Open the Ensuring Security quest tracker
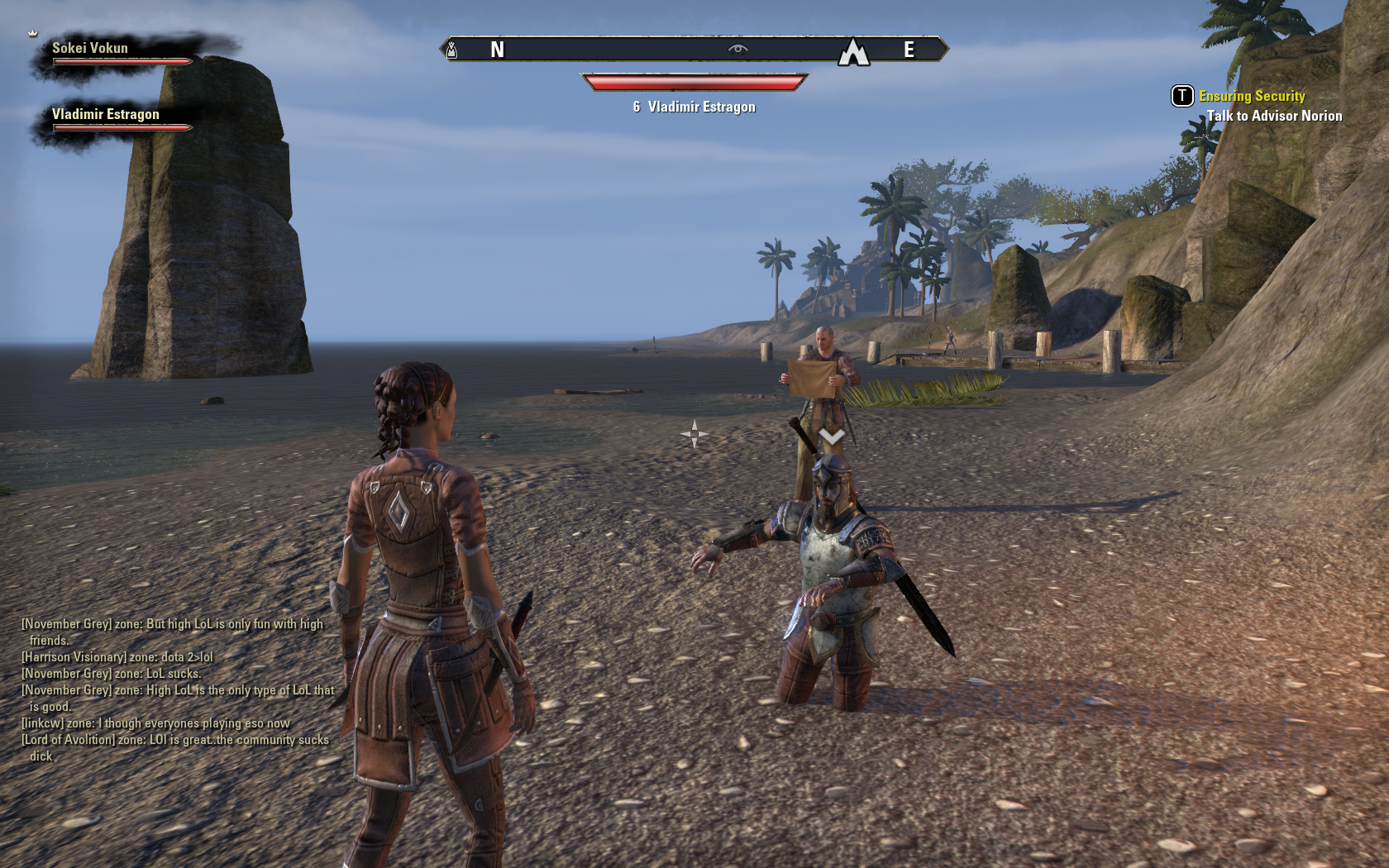 click(1251, 96)
